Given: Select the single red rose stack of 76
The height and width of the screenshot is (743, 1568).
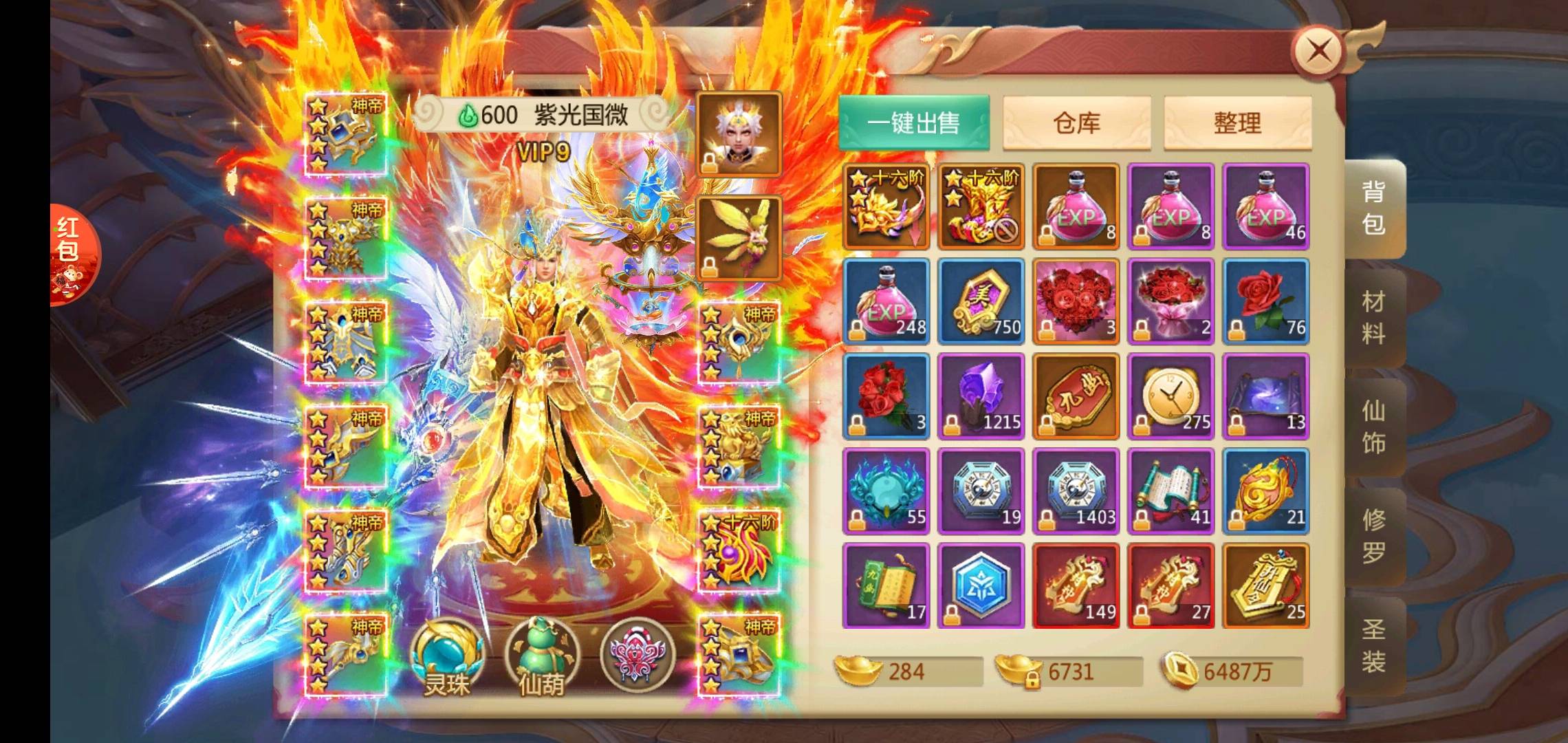Looking at the screenshot, I should coord(1266,301).
